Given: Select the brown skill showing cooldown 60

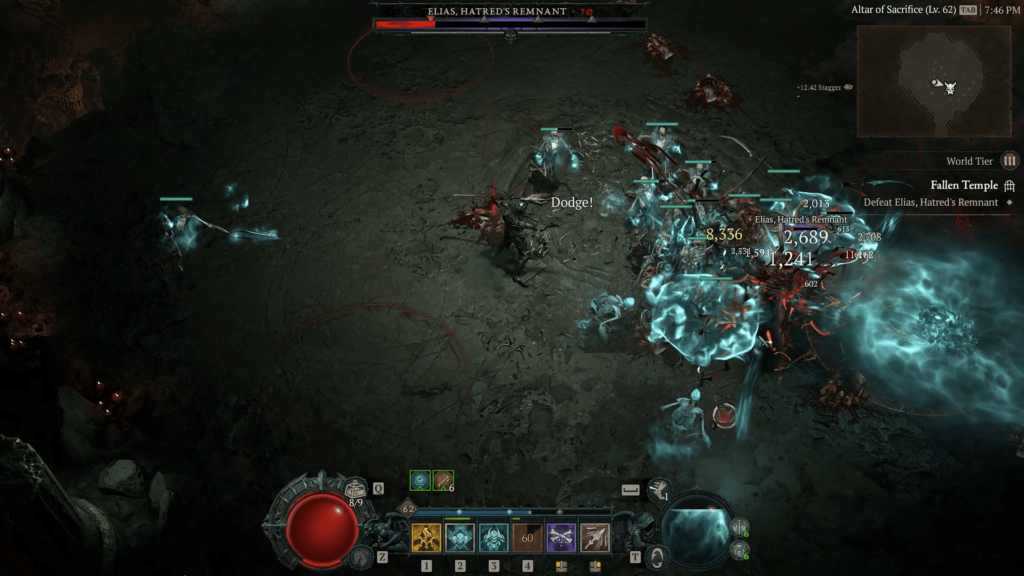Looking at the screenshot, I should [x=527, y=538].
